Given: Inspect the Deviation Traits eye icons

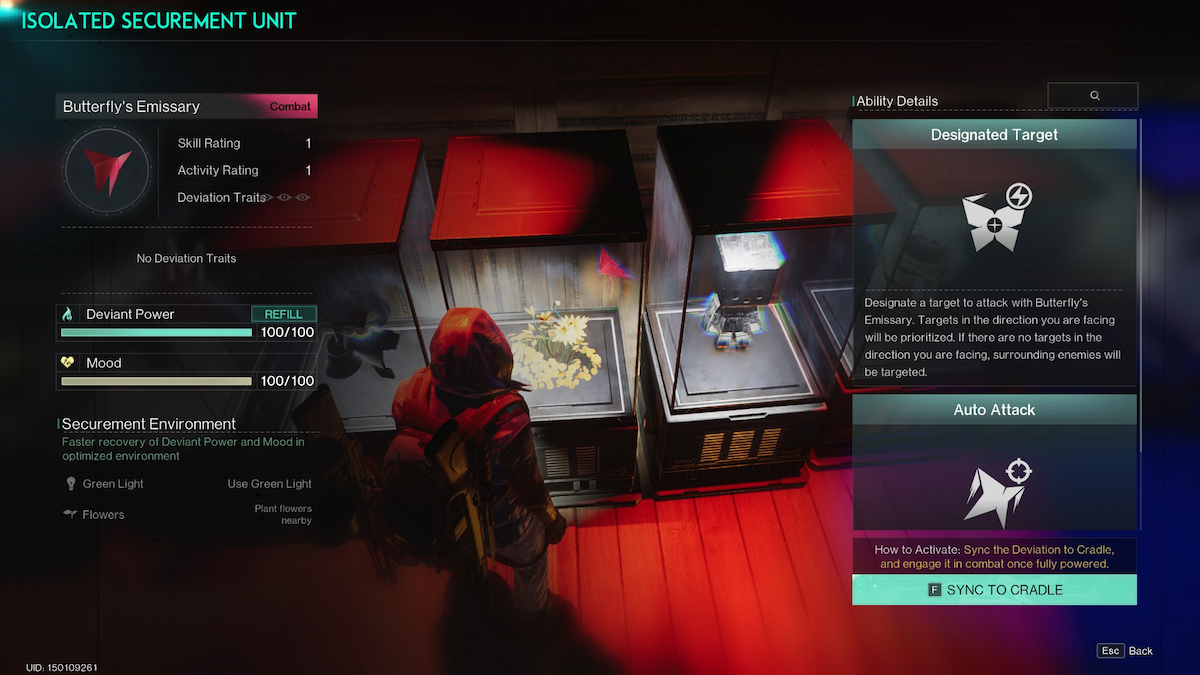Looking at the screenshot, I should point(286,198).
